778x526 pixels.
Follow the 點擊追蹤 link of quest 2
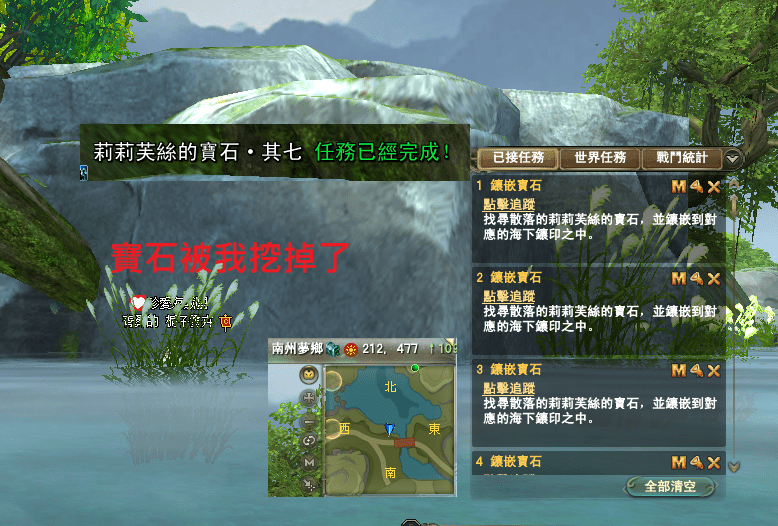click(x=508, y=297)
